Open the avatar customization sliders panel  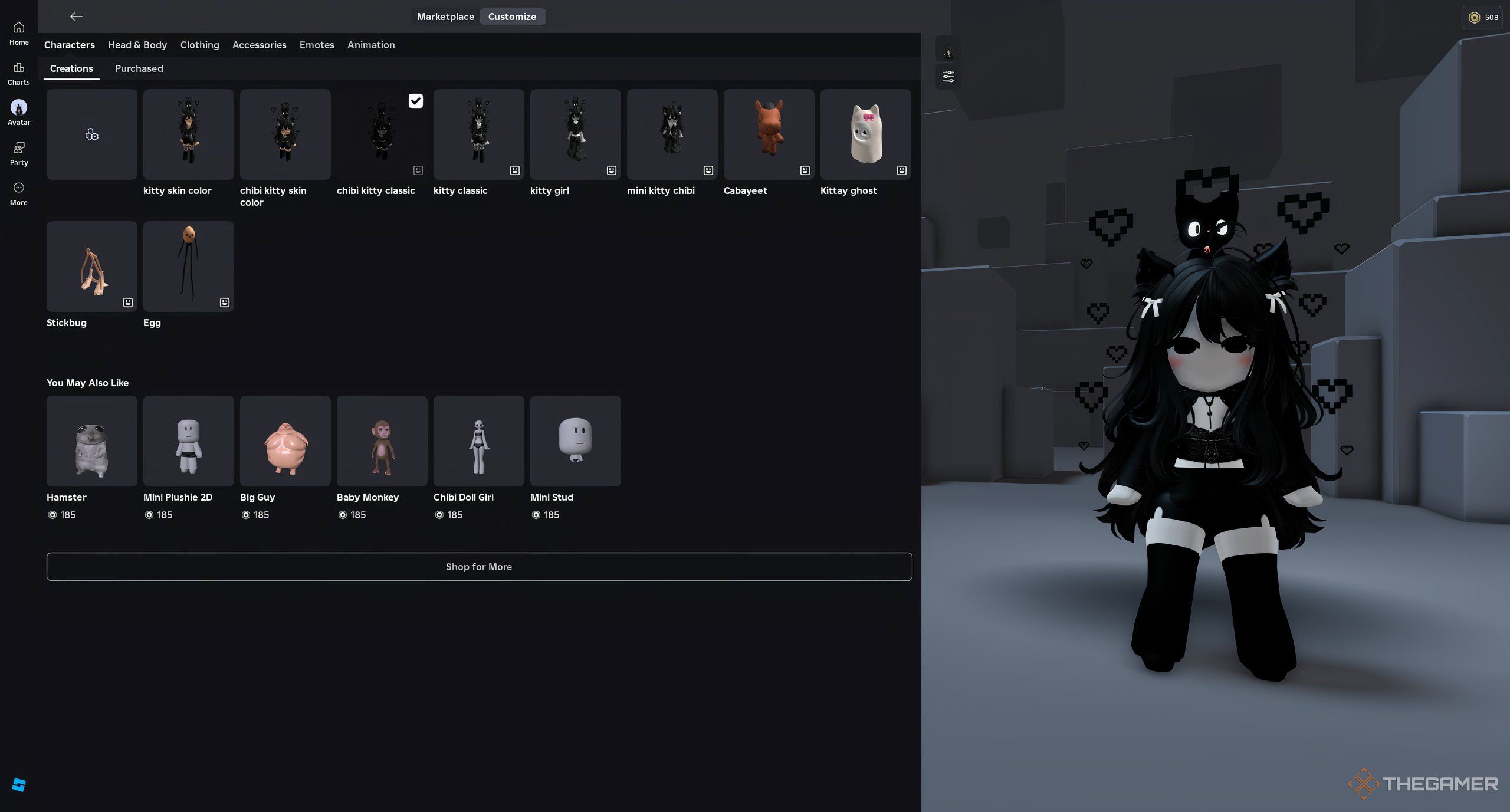coord(948,77)
